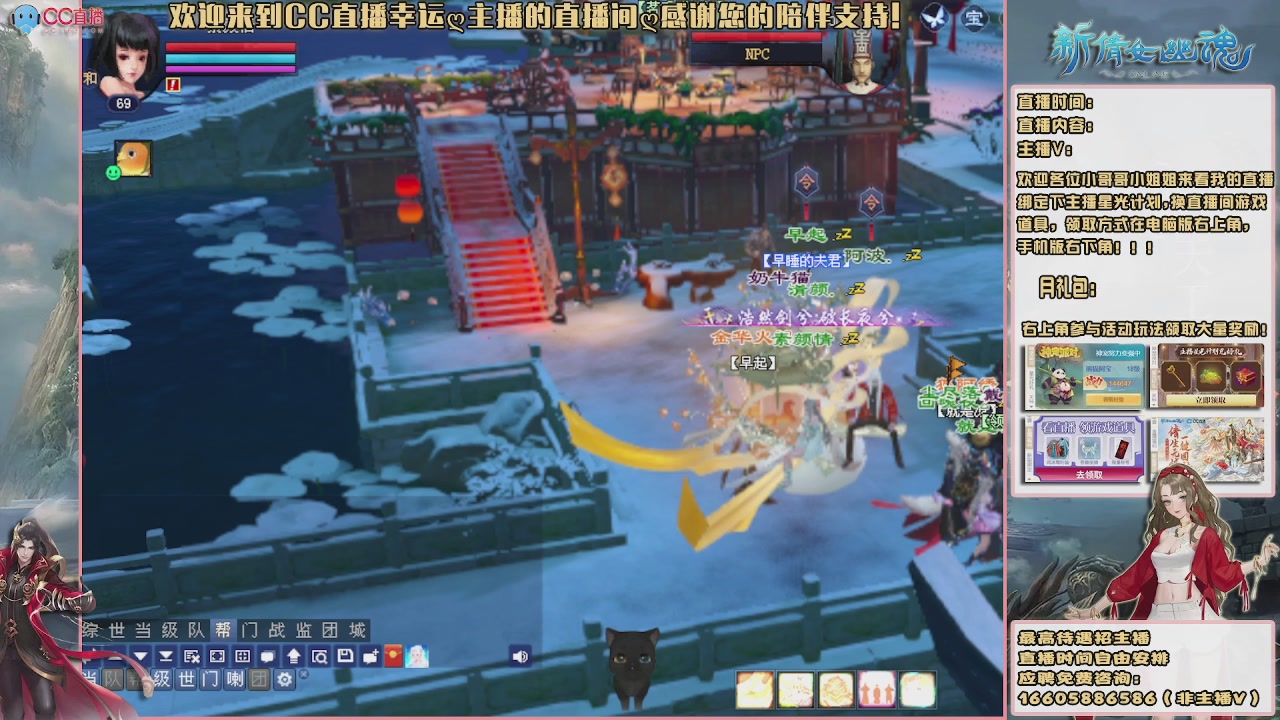The height and width of the screenshot is (720, 1280).
Task: Open the red envelope icon in the chat toolbar
Action: (x=392, y=655)
